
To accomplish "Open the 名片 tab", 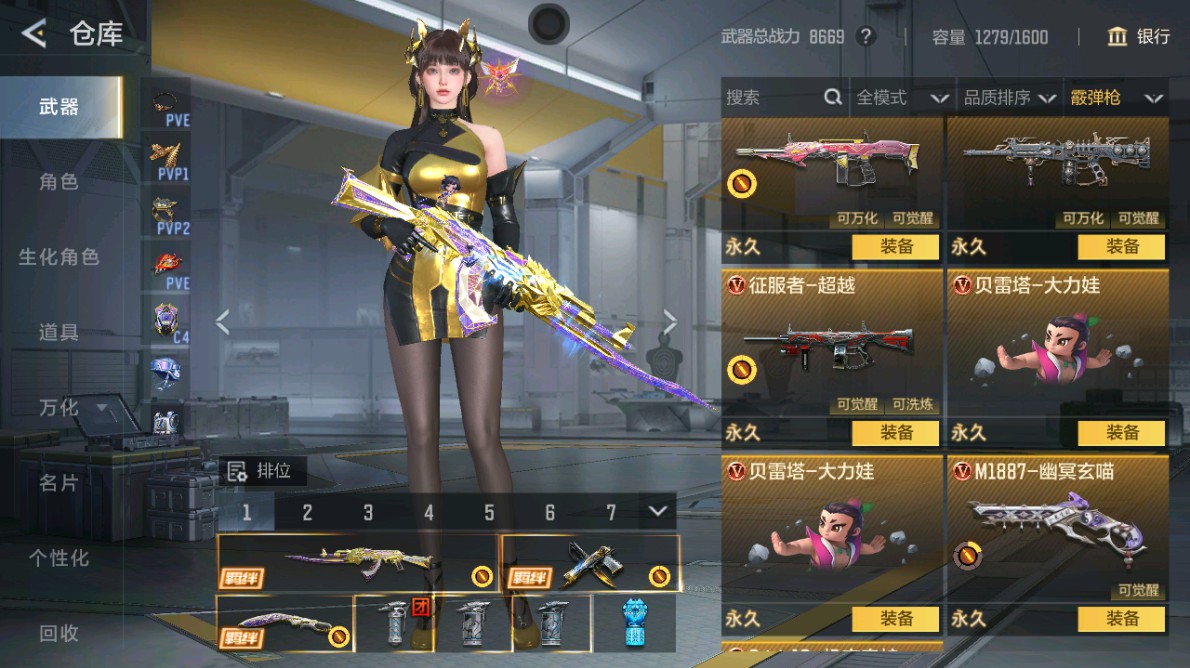I will click(59, 483).
